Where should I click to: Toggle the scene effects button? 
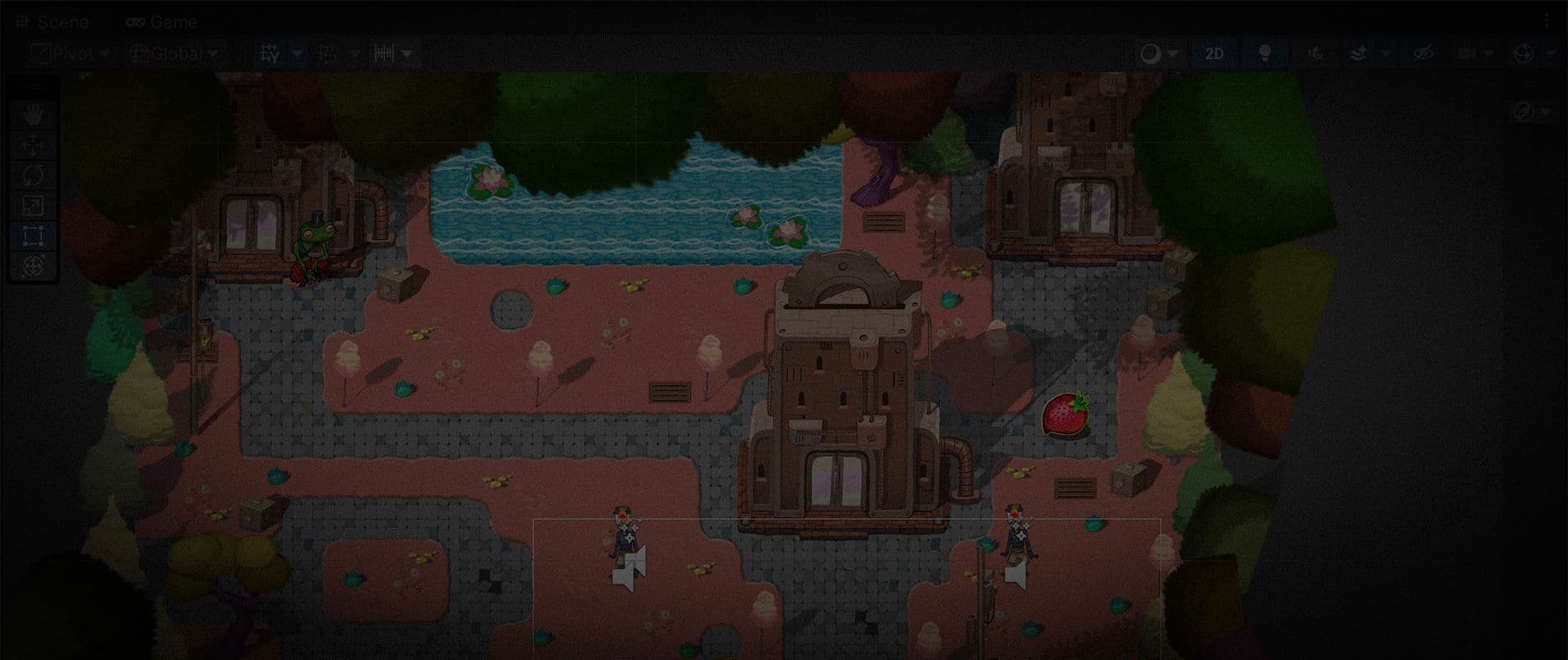(1359, 54)
